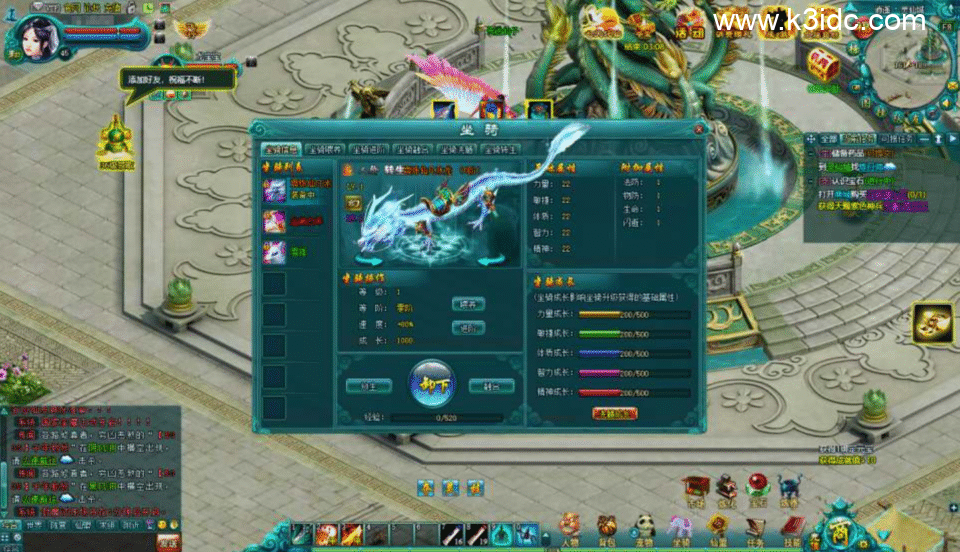The width and height of the screenshot is (960, 552).
Task: Click the orange button below growth bars
Action: [x=615, y=413]
